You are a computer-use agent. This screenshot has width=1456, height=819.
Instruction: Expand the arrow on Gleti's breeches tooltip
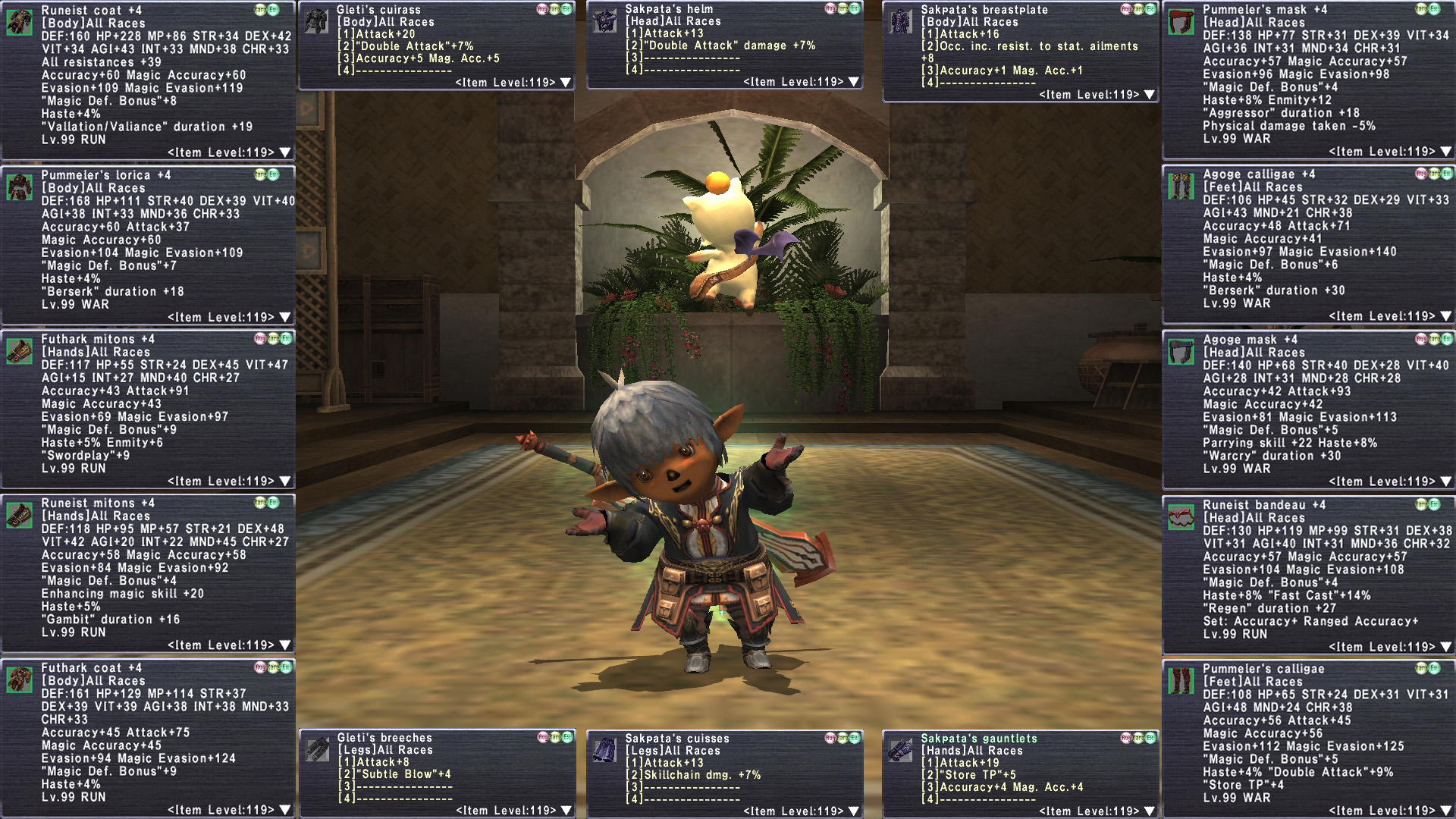coord(566,811)
